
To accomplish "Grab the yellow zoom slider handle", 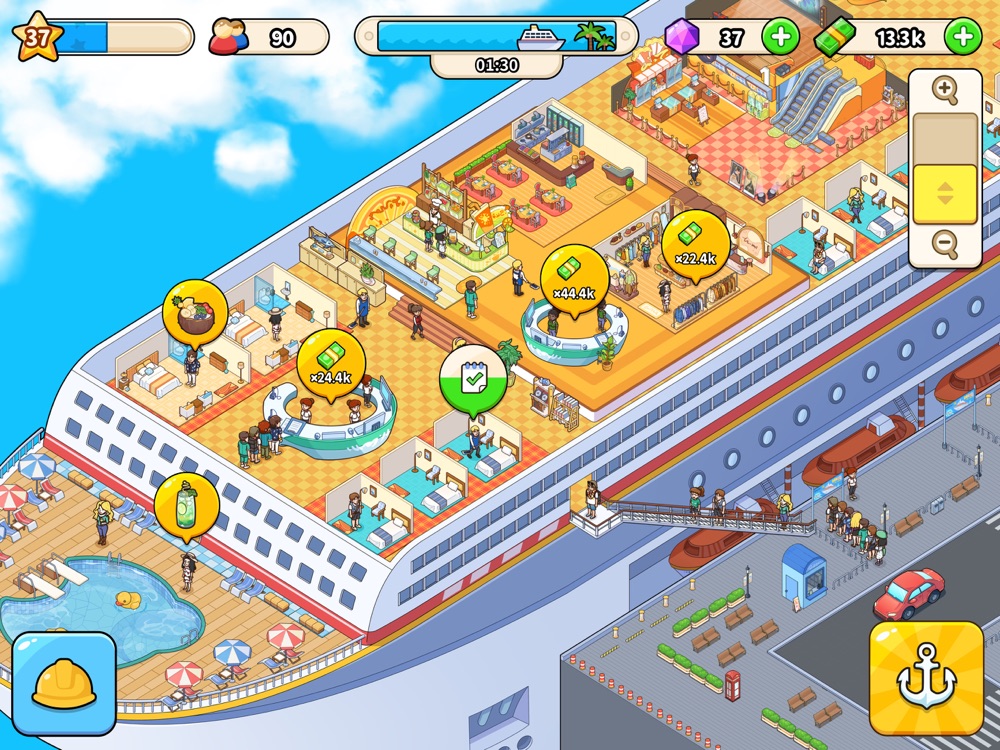I will pos(945,193).
